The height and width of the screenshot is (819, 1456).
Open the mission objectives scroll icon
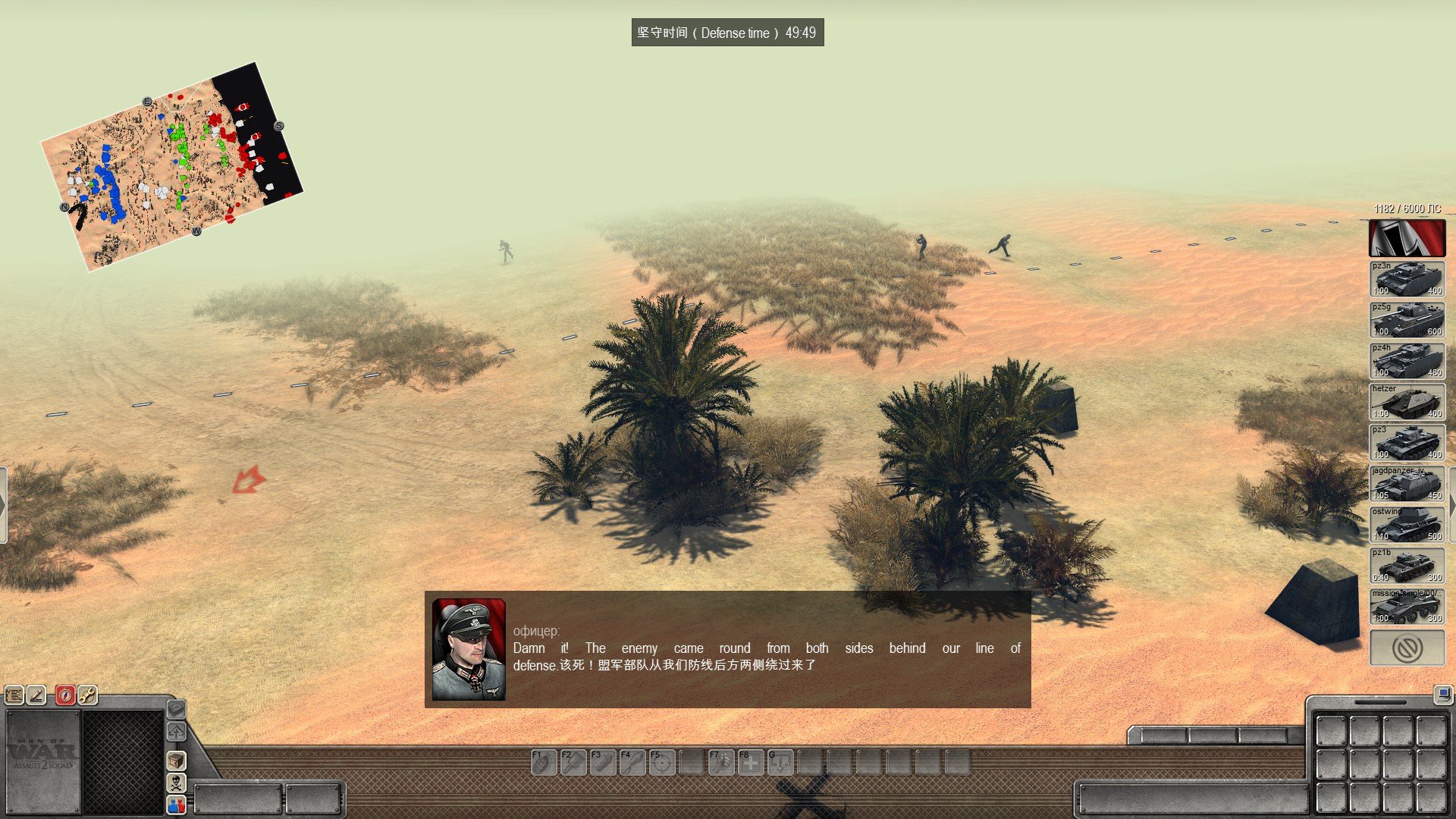point(14,695)
